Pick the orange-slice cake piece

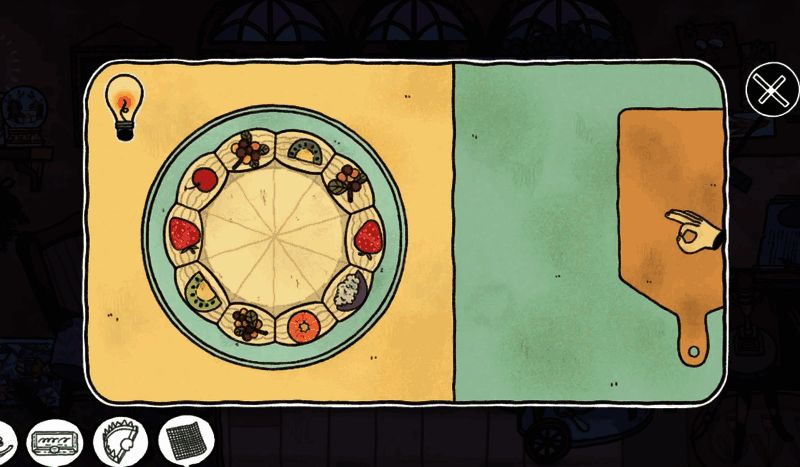click(303, 325)
